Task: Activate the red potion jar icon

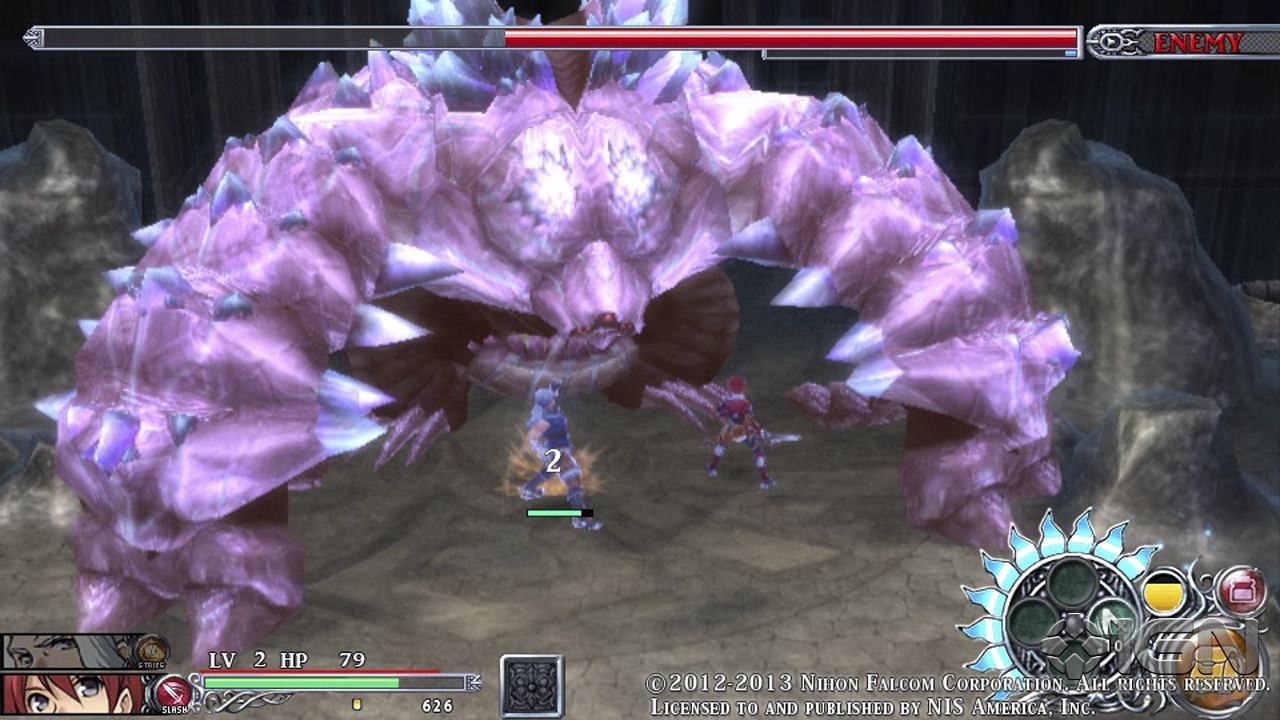Action: point(1241,590)
